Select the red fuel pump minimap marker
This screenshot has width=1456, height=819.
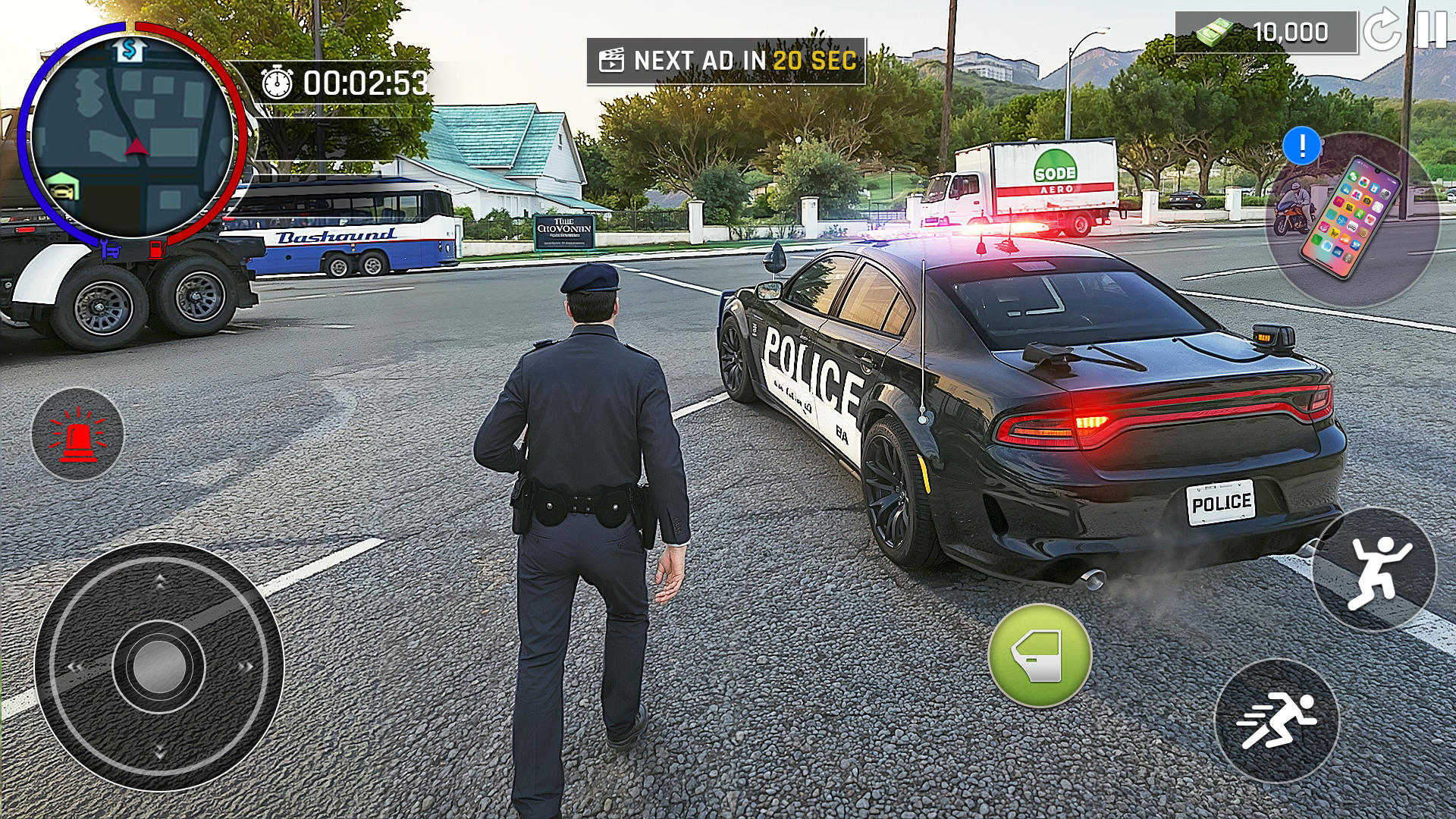coord(156,249)
